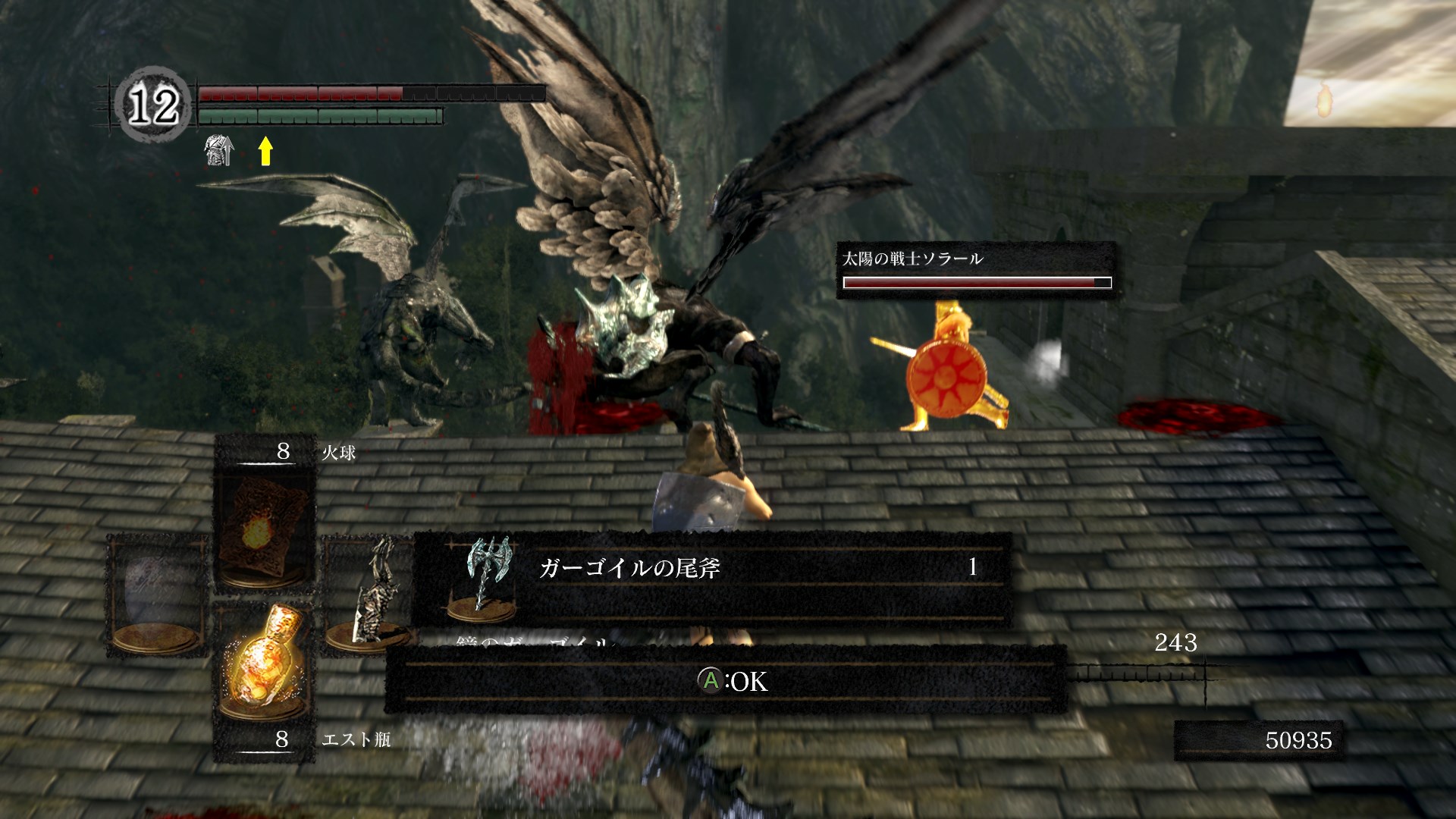Select the Gargoyle Tail Axe item row
The width and height of the screenshot is (1456, 819).
click(x=711, y=578)
